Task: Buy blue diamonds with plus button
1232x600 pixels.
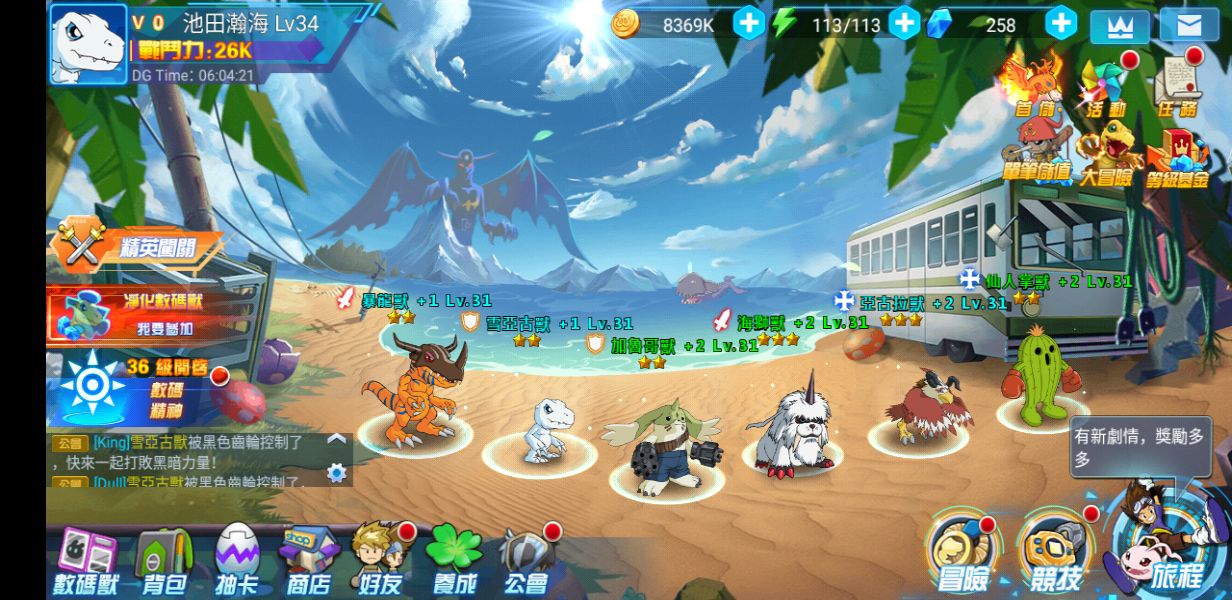Action: coord(1061,23)
